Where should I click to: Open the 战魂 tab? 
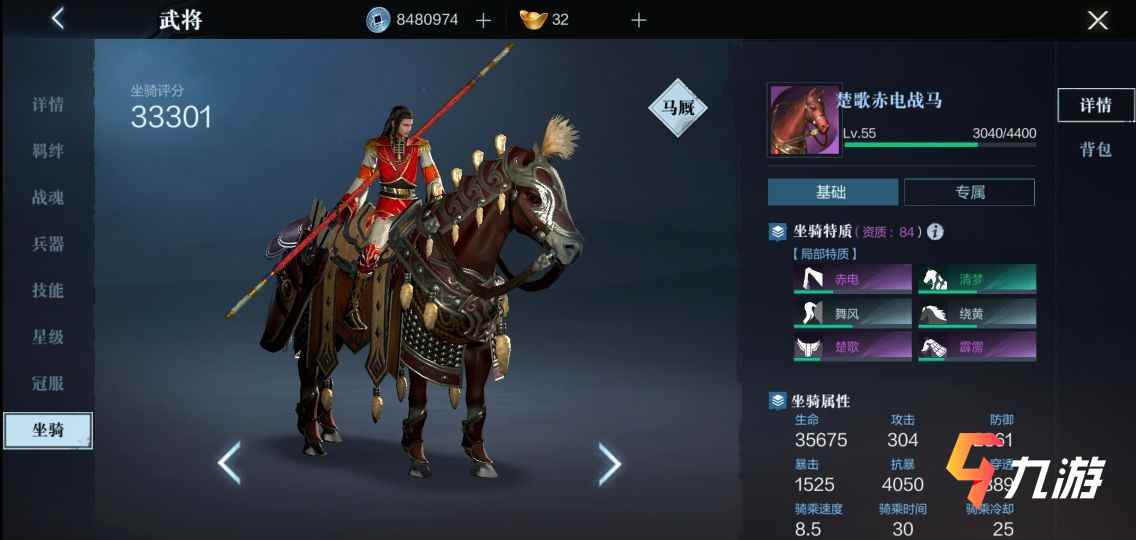tap(48, 198)
